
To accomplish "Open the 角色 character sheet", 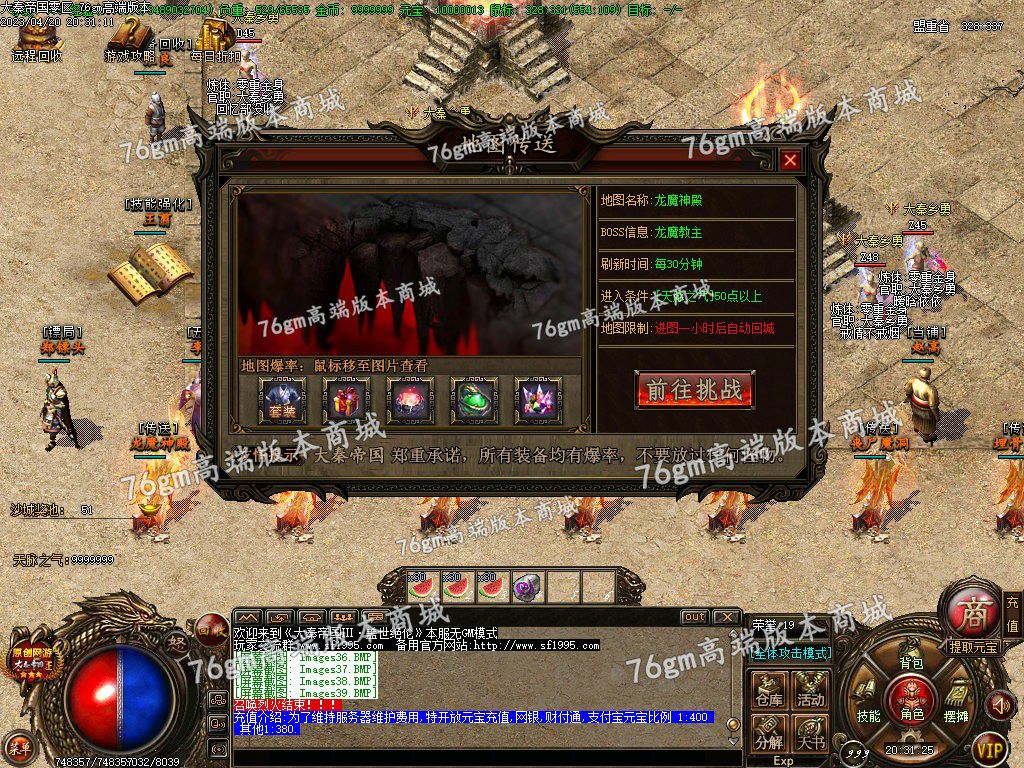I will click(911, 698).
